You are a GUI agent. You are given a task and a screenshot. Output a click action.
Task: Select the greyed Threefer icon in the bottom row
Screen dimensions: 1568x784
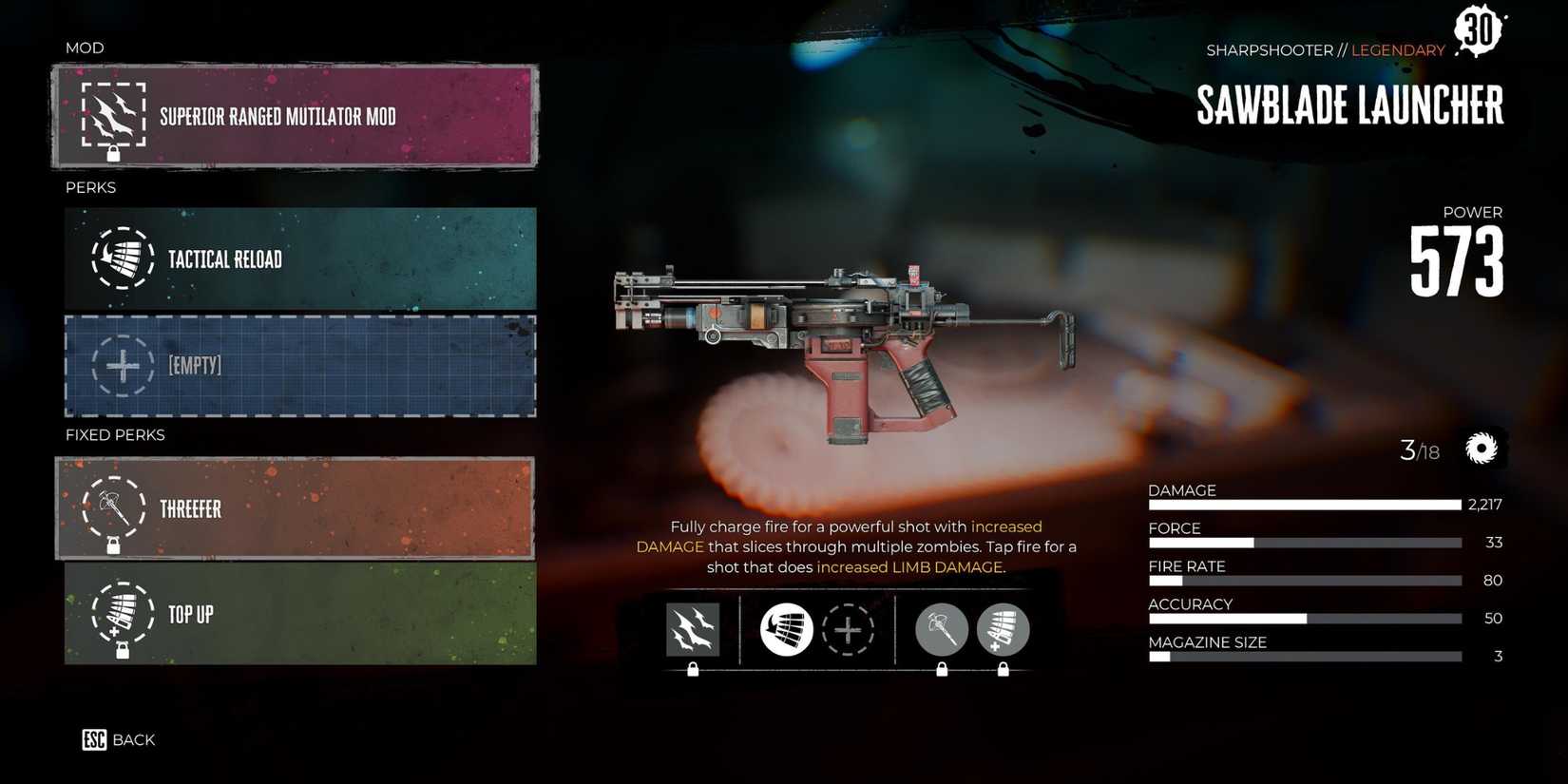[942, 629]
